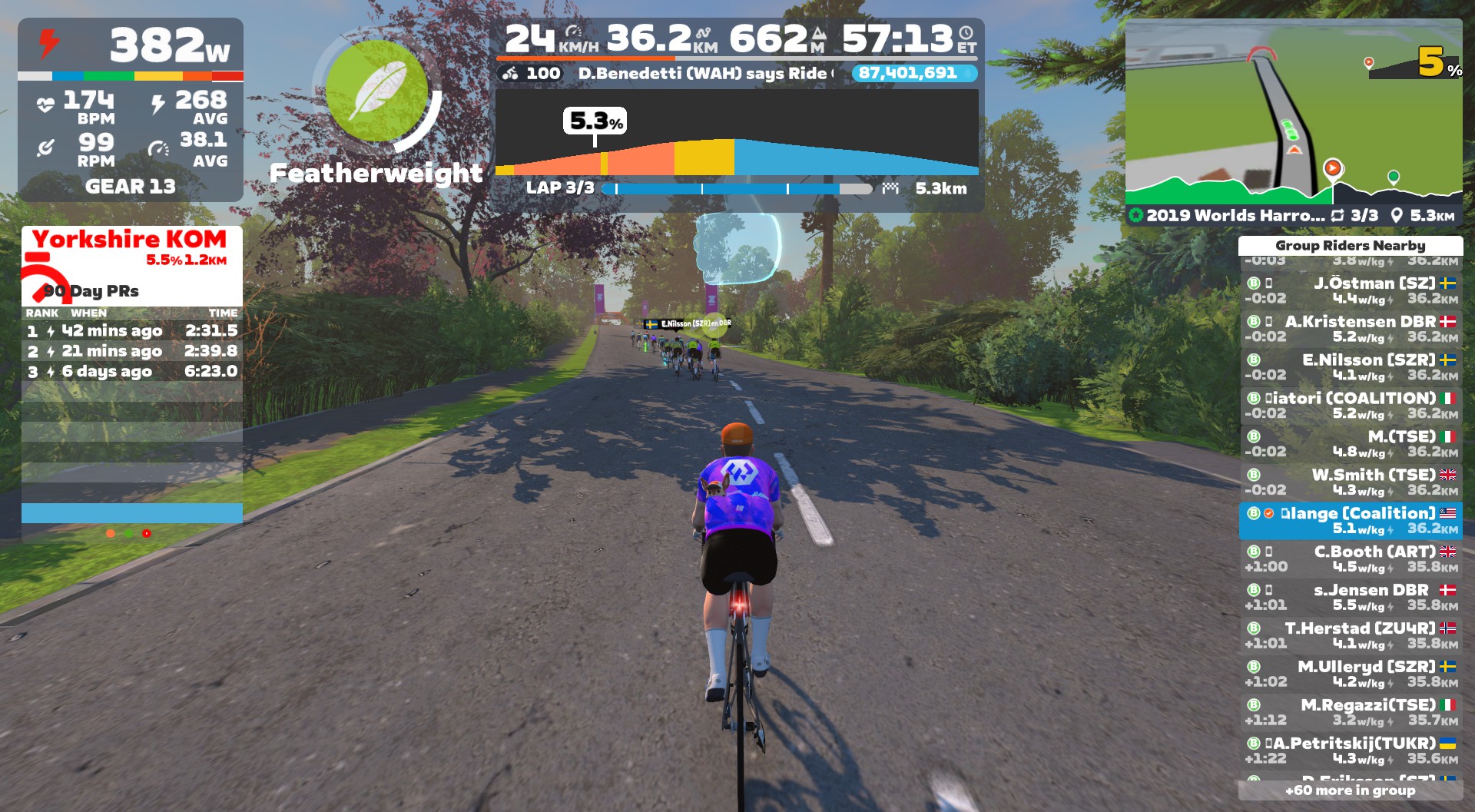This screenshot has height=812, width=1475.
Task: Open the D.Benedetti (WAH) chat message
Action: (x=703, y=74)
